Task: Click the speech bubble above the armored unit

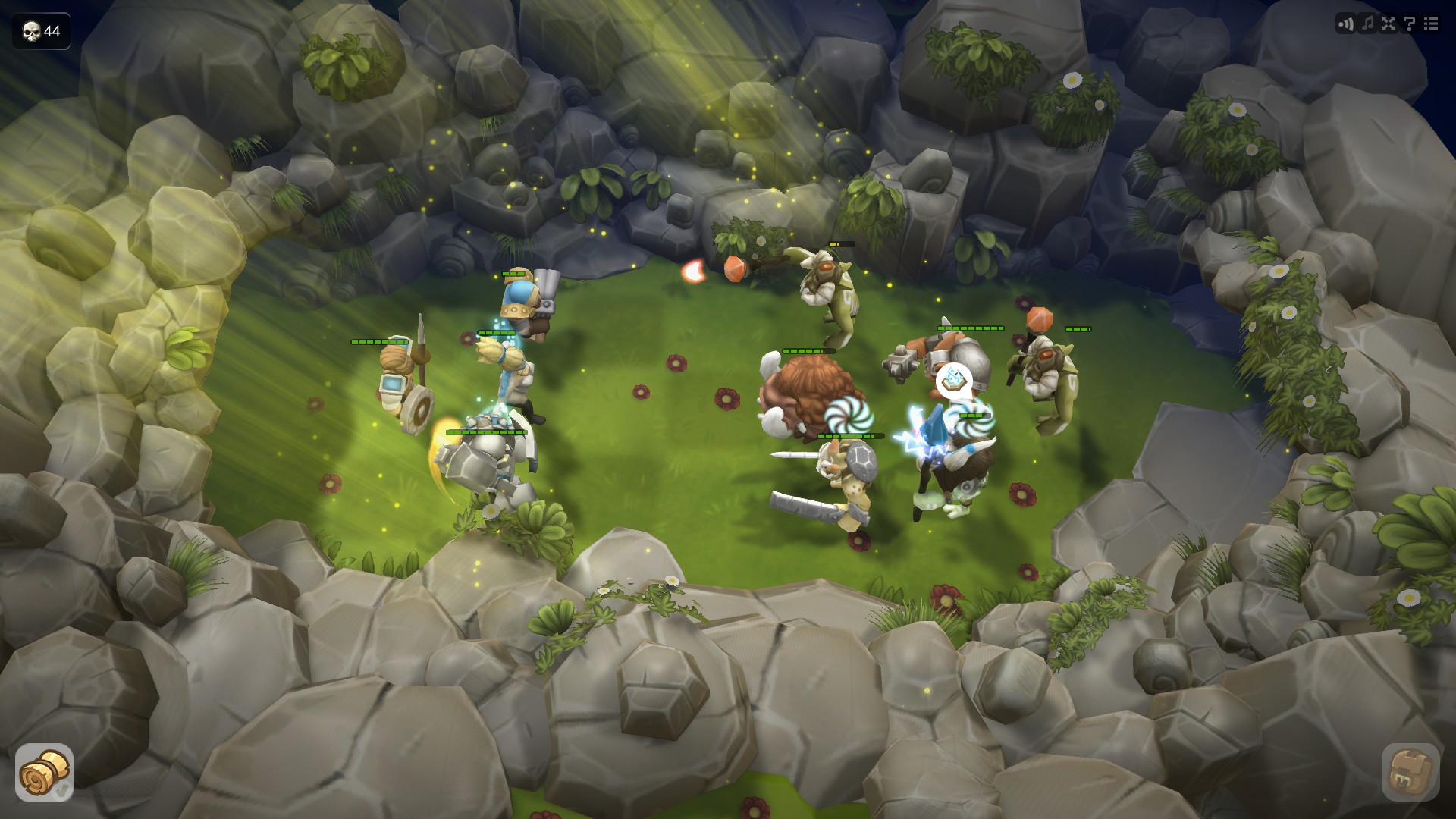Action: pos(953,380)
